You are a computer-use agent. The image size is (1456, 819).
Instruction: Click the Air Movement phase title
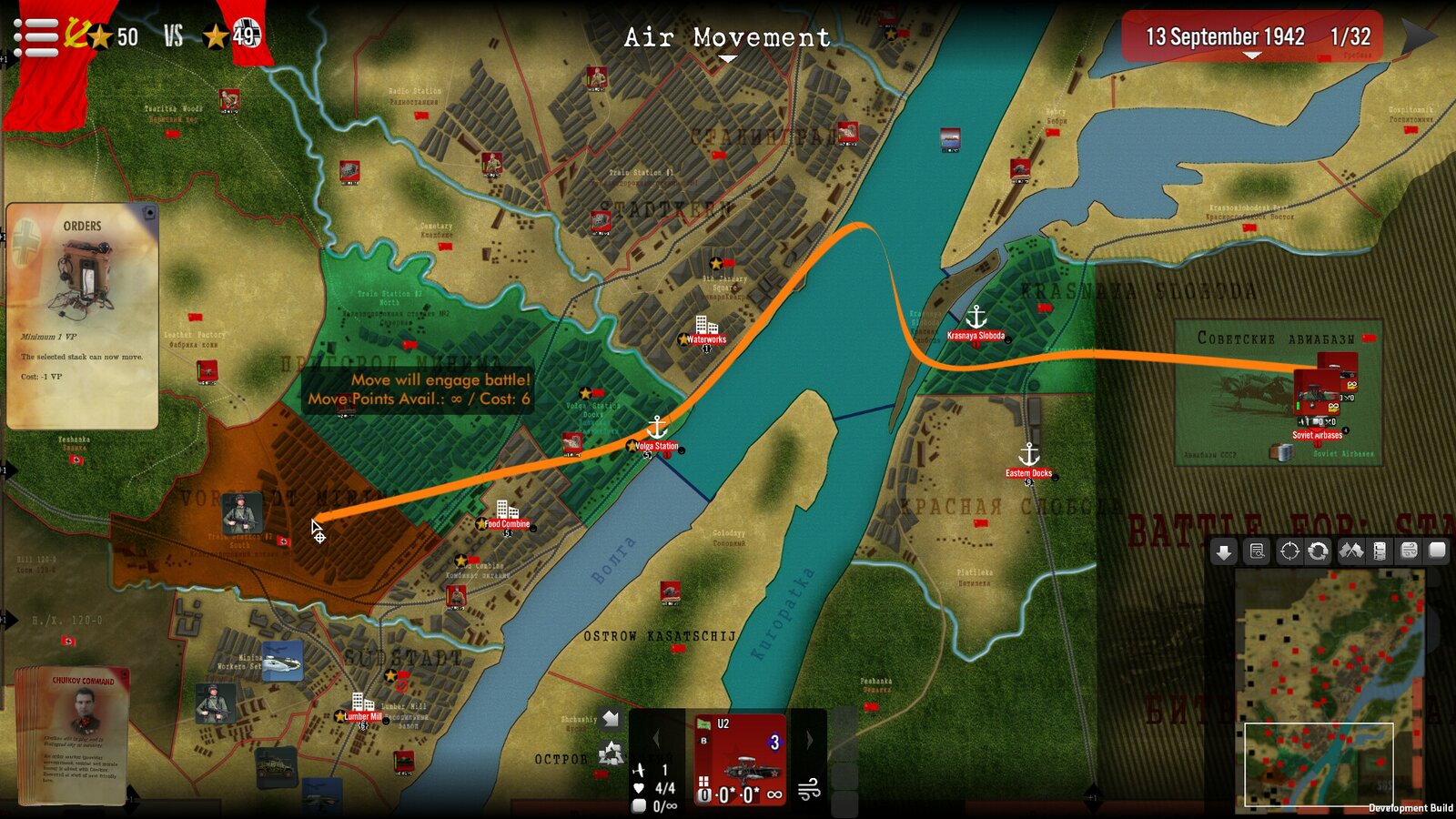tap(725, 38)
